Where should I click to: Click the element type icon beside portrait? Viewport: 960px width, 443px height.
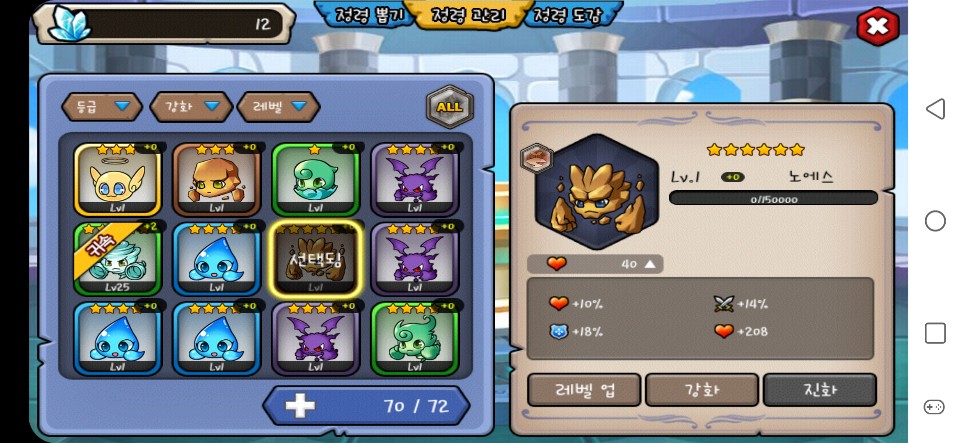coord(537,157)
